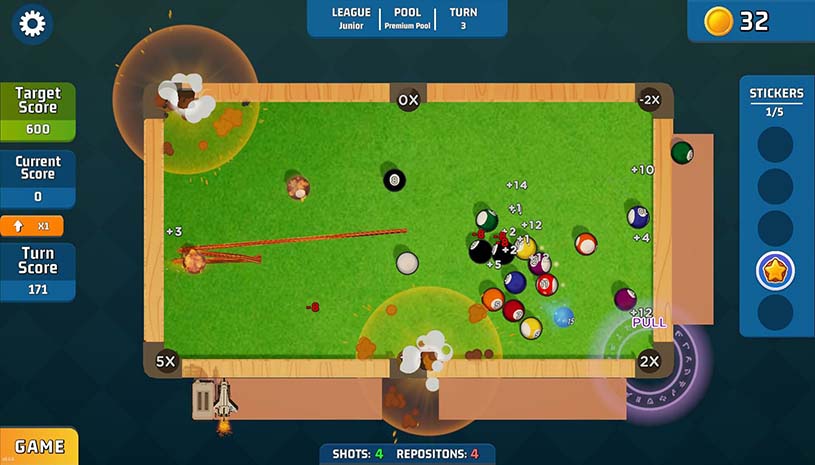Select the gold star sticker slot

click(x=775, y=270)
